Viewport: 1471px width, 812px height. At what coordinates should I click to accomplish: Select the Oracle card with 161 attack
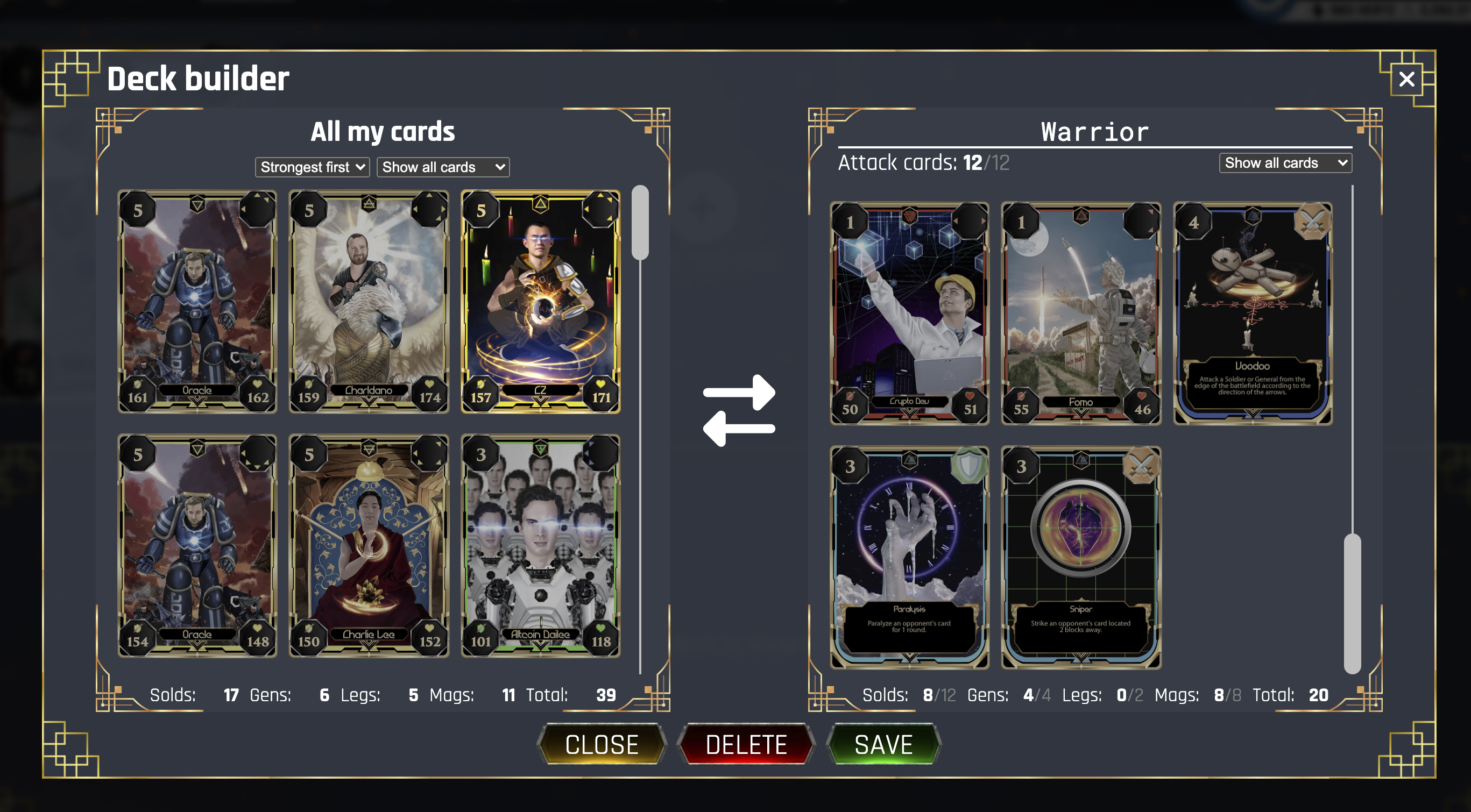(x=197, y=302)
